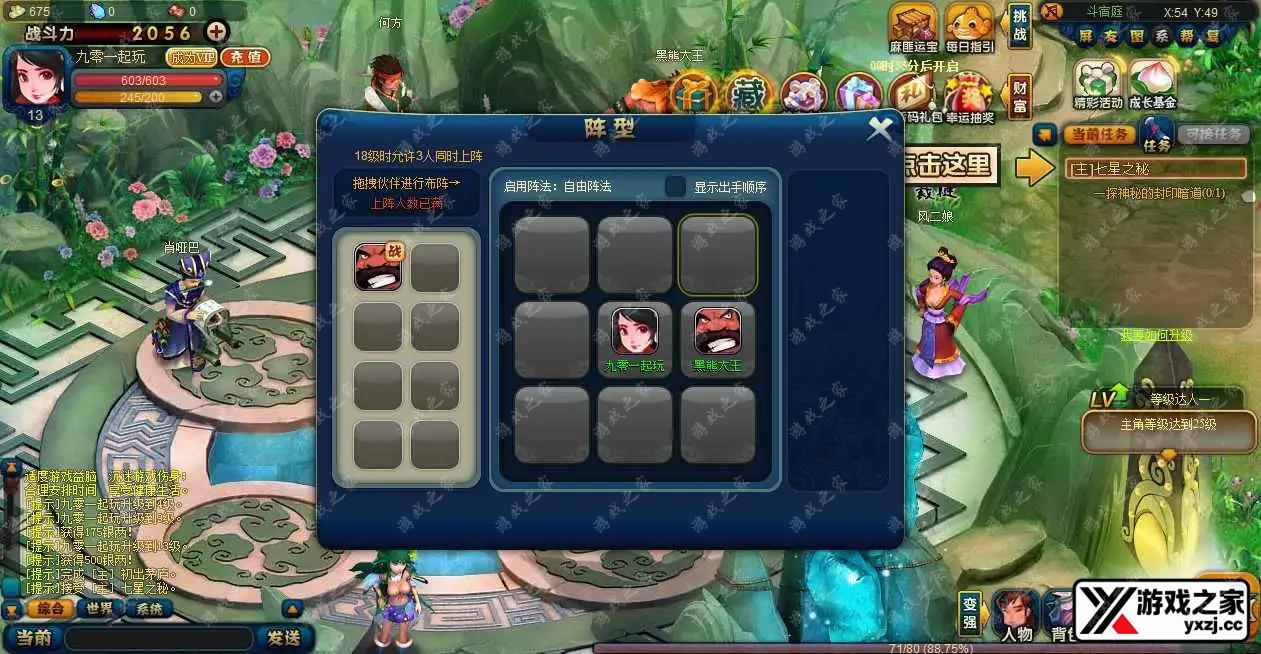This screenshot has width=1261, height=654.
Task: Open the 幸运抽奖 lucky draw
Action: coord(969,98)
